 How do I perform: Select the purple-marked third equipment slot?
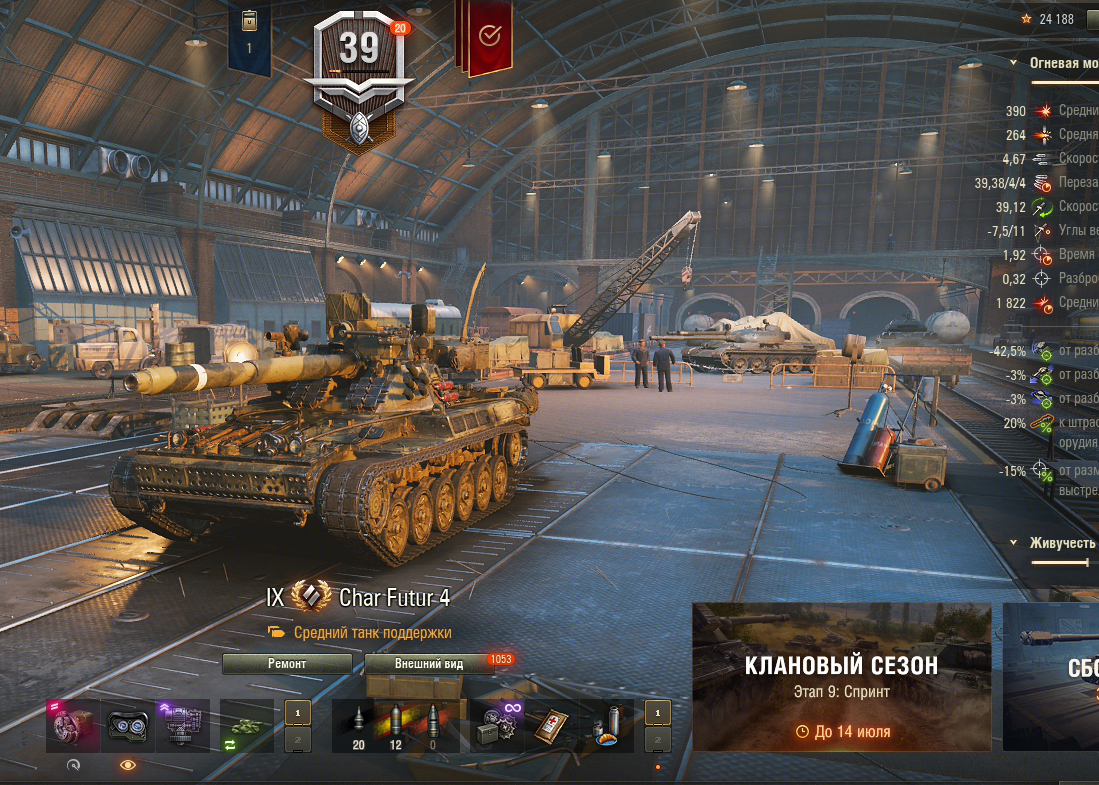click(183, 725)
